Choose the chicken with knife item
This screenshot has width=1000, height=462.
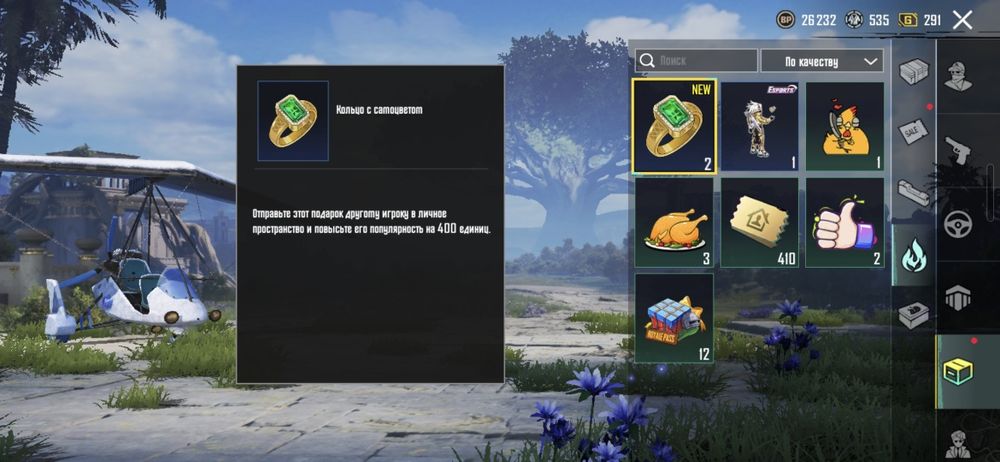coord(845,126)
